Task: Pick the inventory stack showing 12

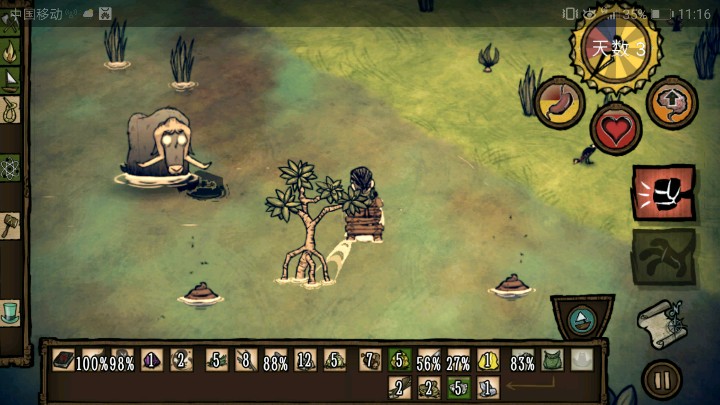Action: (305, 360)
